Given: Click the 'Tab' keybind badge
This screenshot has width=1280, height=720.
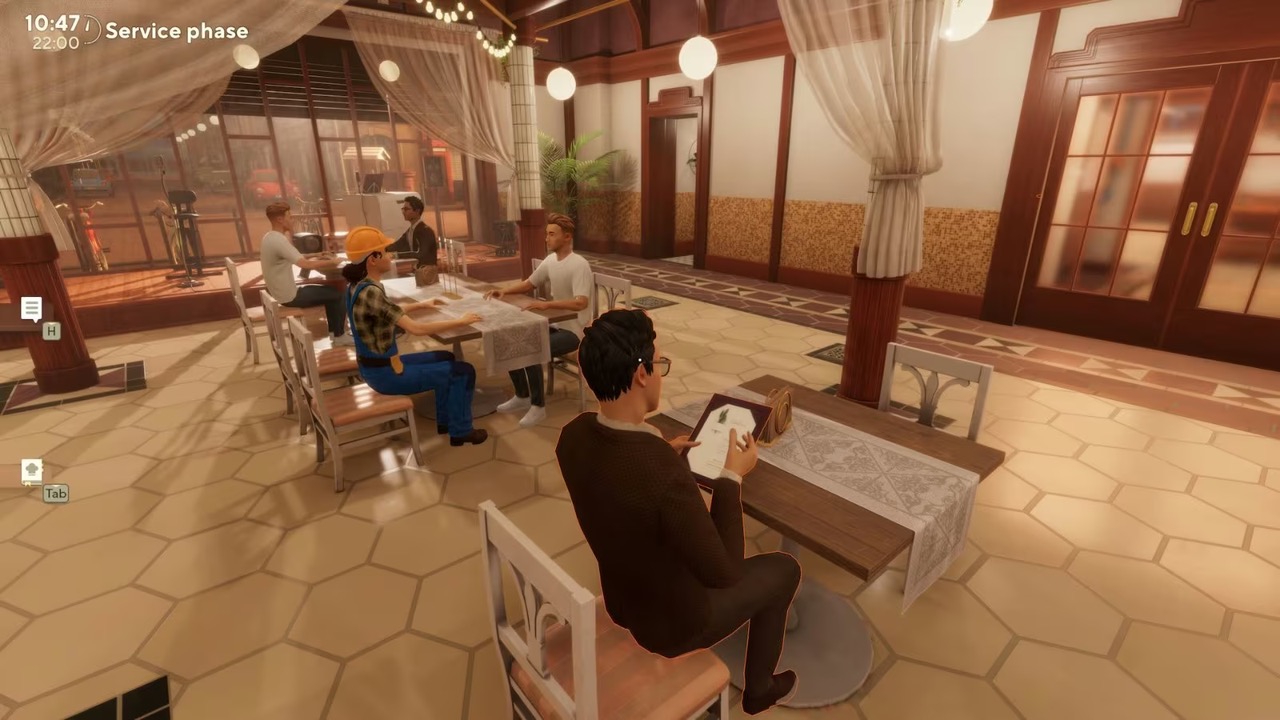Looking at the screenshot, I should (x=55, y=493).
